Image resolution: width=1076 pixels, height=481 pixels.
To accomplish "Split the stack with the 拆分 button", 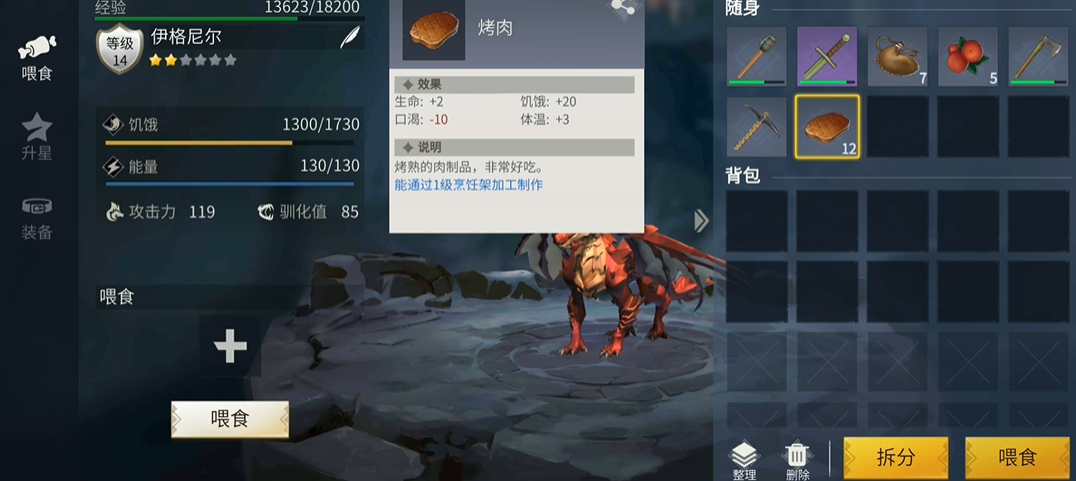I will coord(895,458).
